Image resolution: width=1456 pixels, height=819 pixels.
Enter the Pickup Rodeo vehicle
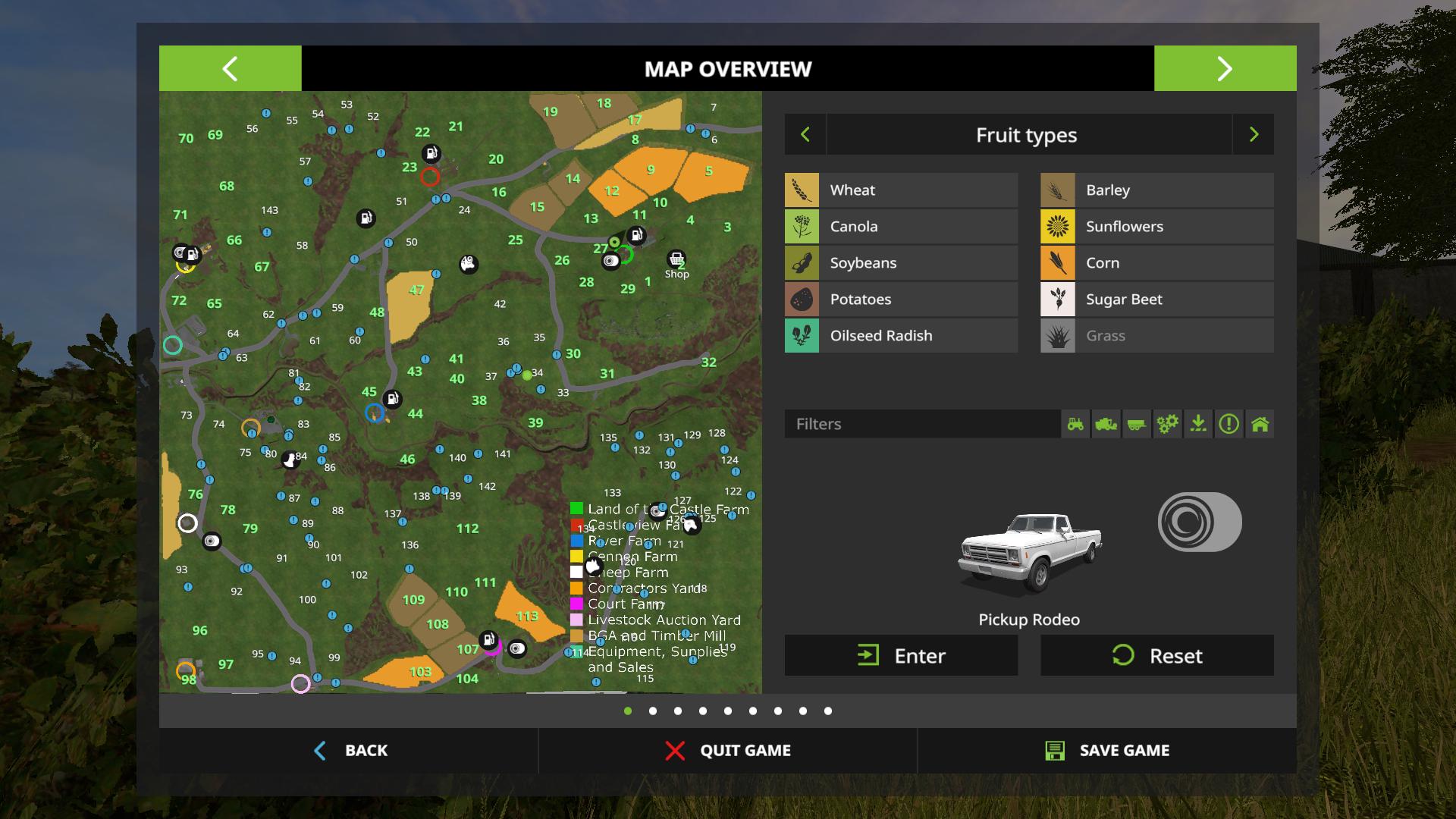click(901, 656)
